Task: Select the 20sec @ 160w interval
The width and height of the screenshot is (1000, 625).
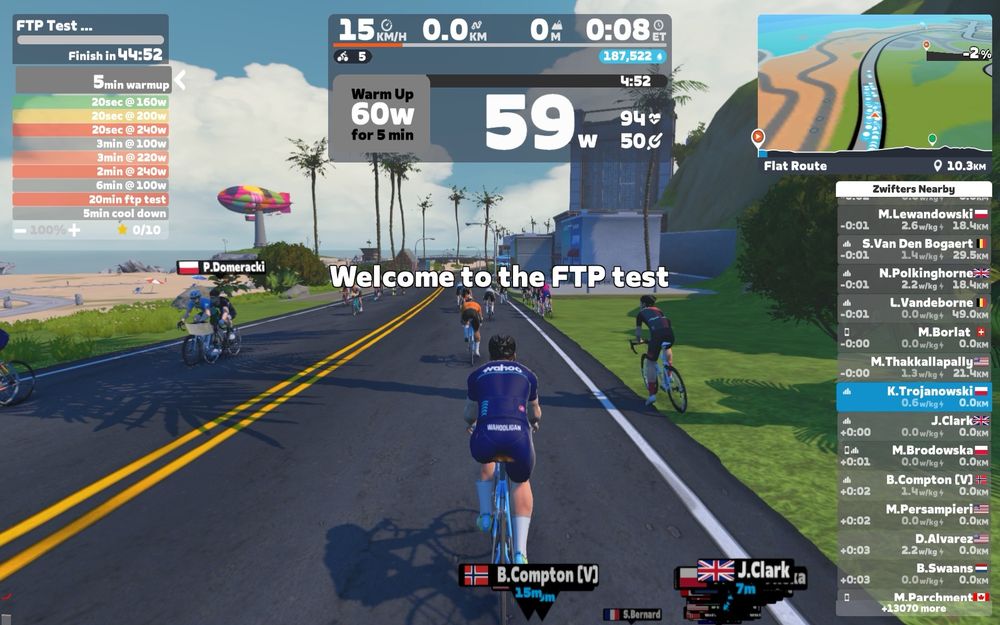Action: (91, 101)
